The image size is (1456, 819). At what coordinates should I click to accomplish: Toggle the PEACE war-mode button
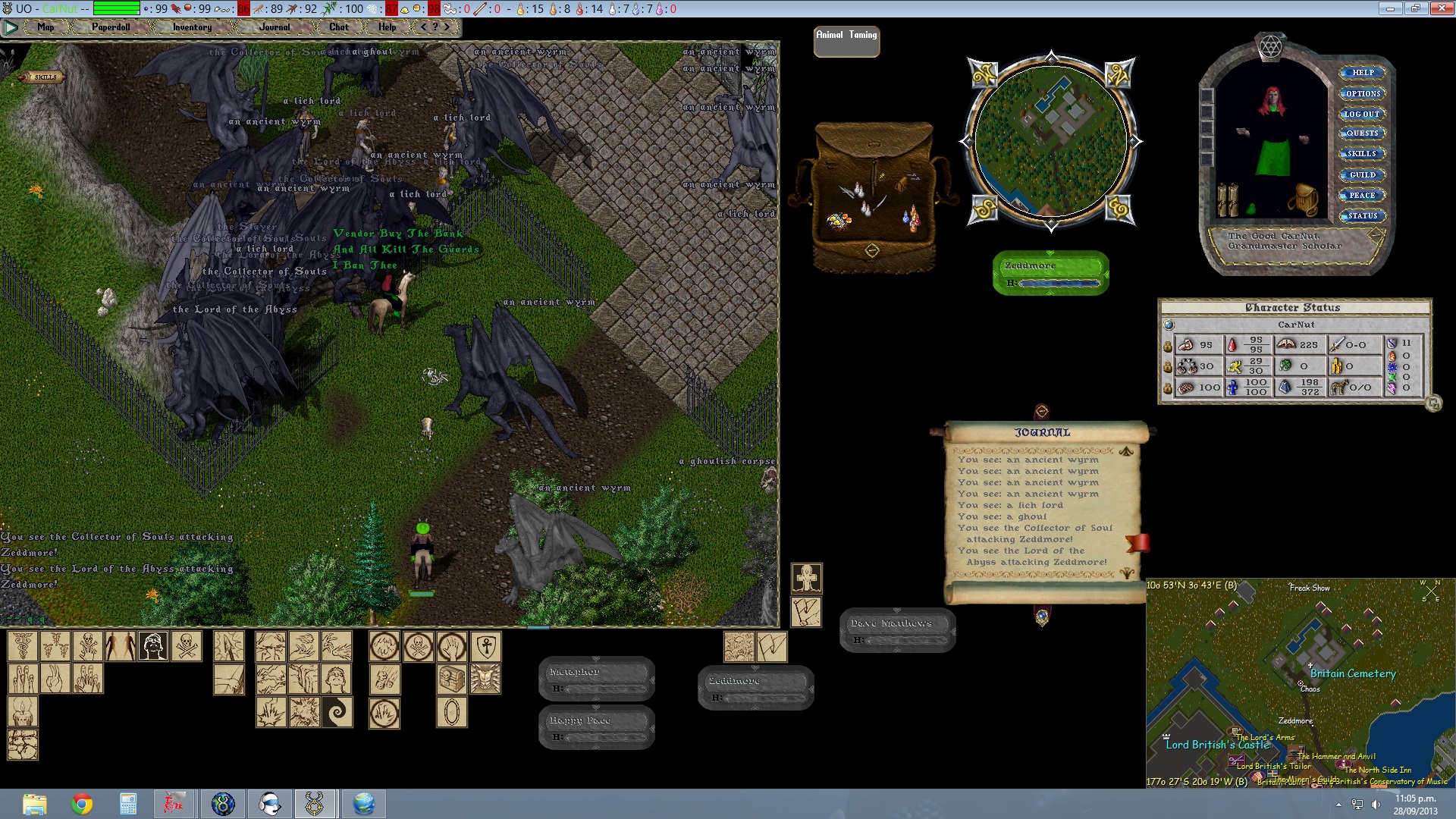[x=1362, y=196]
